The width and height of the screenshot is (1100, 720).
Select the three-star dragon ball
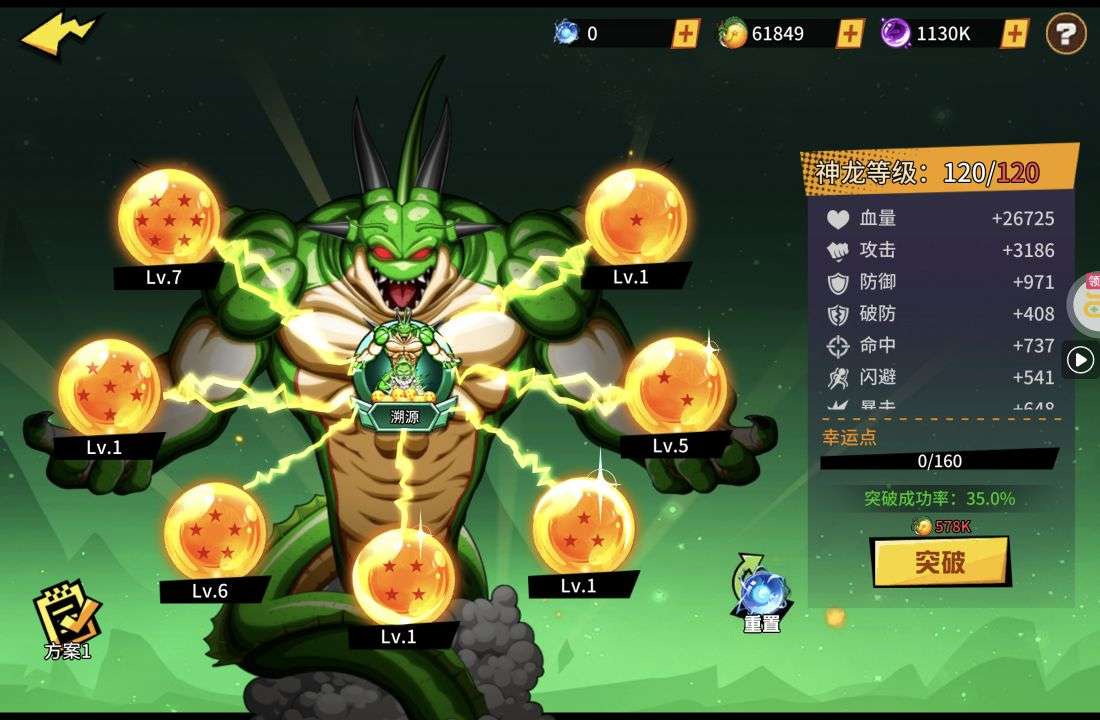583,526
